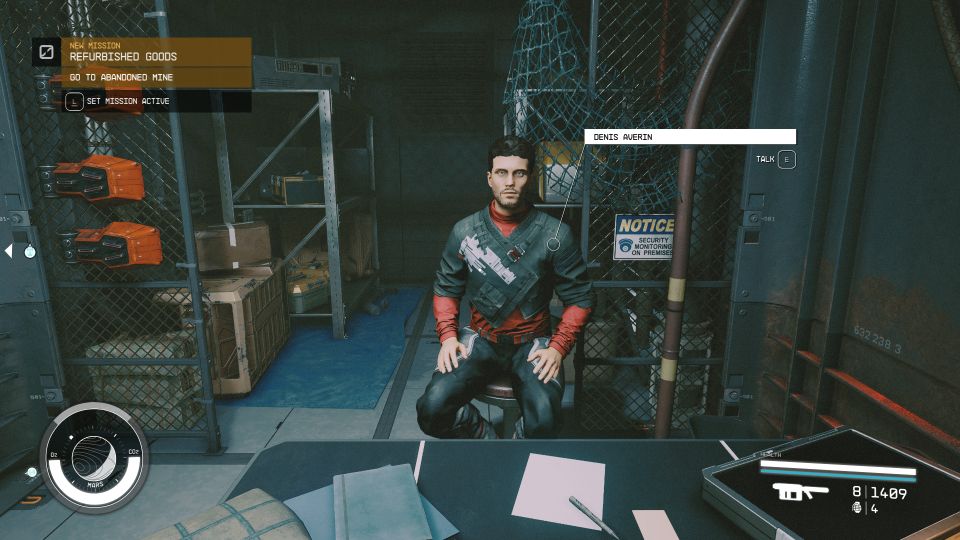Select the equipped weapon icon

(x=801, y=494)
